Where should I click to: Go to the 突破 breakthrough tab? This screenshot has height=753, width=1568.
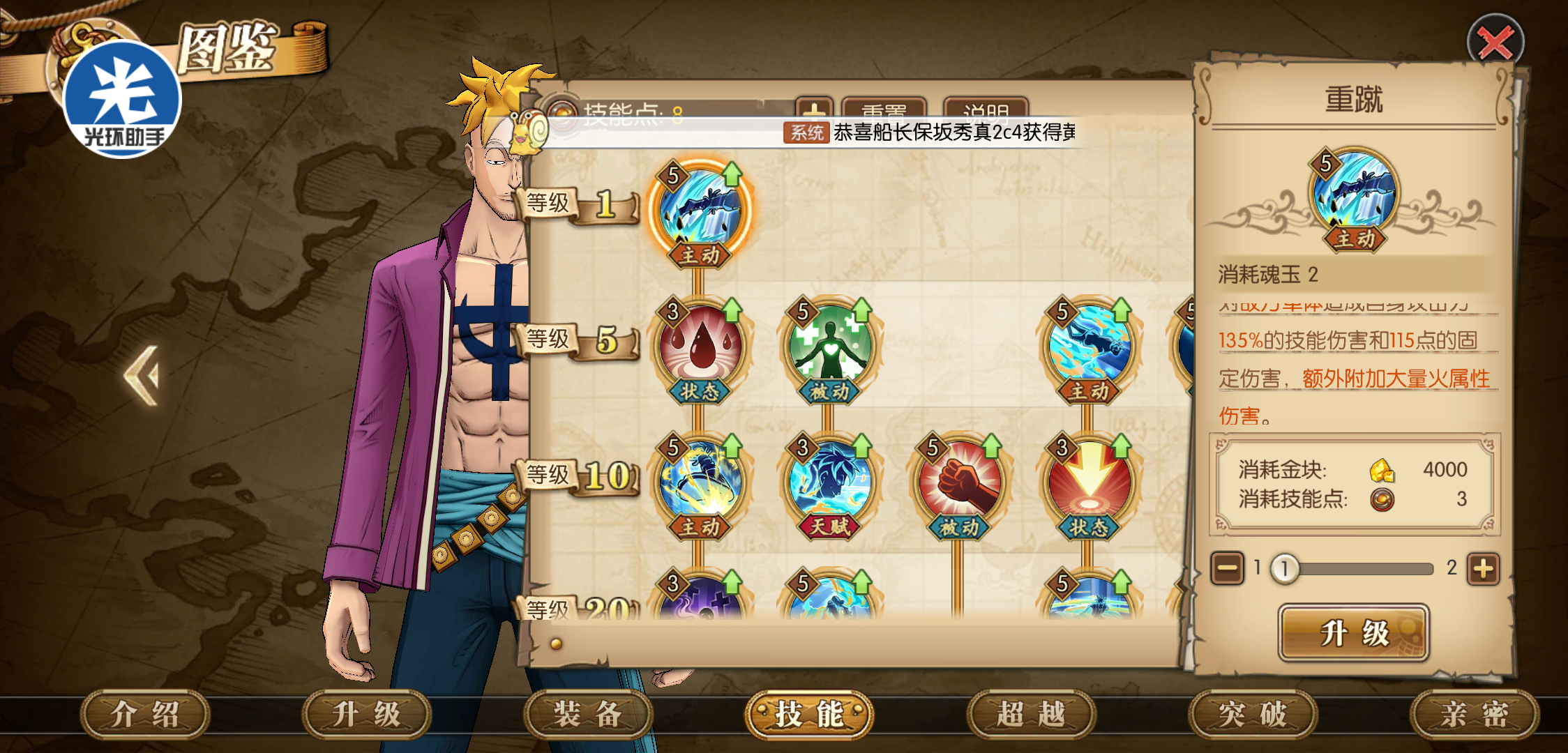1252,715
